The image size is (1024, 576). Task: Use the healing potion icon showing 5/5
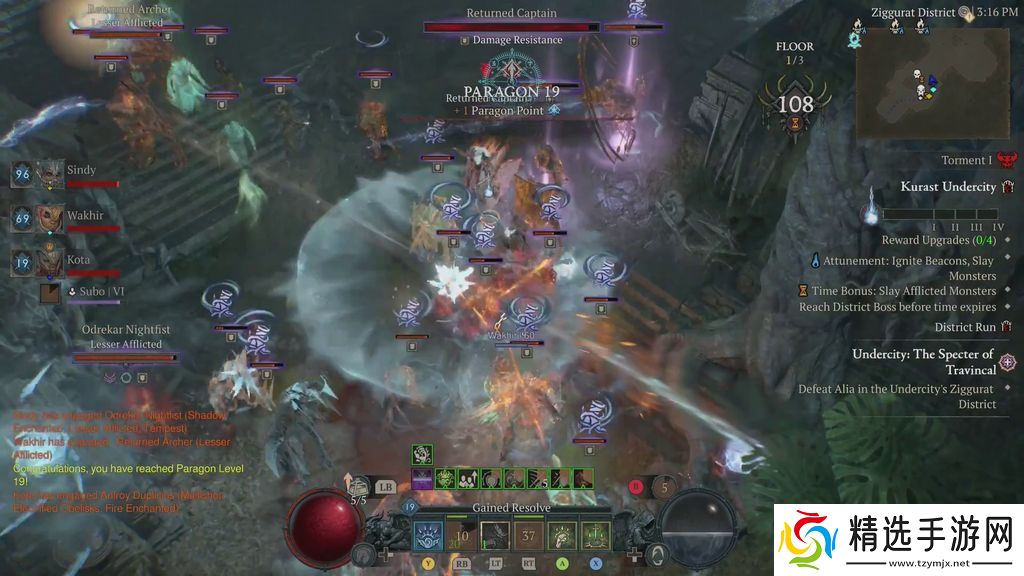[358, 487]
